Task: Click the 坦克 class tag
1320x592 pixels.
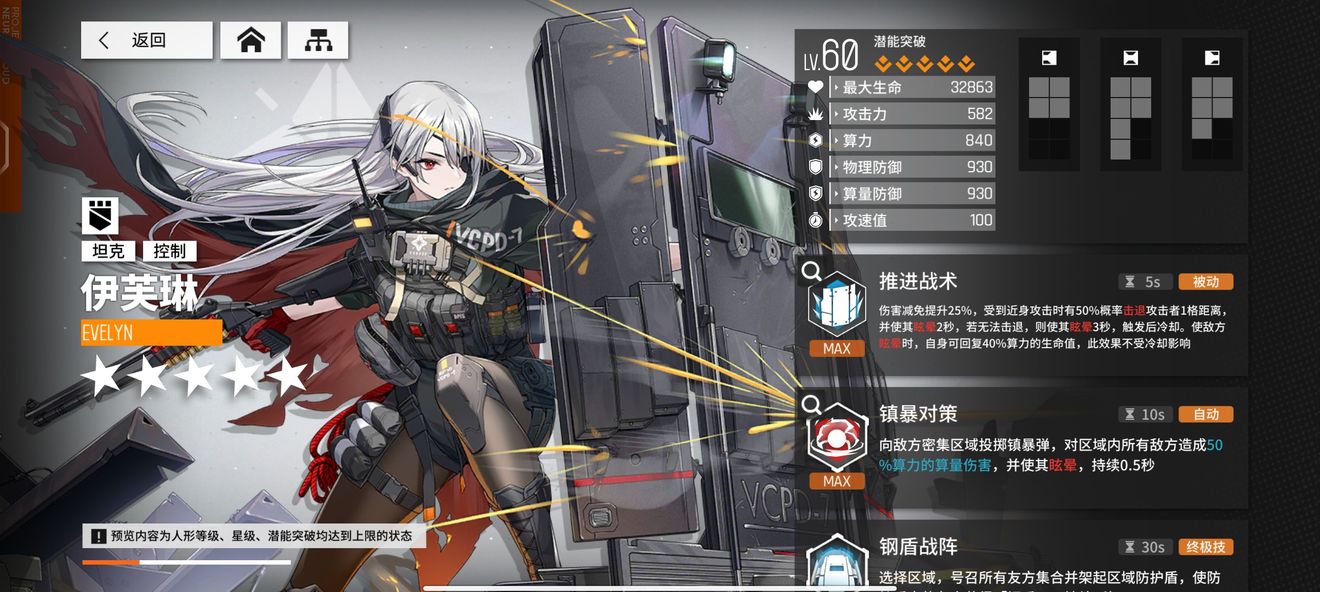Action: coord(109,251)
